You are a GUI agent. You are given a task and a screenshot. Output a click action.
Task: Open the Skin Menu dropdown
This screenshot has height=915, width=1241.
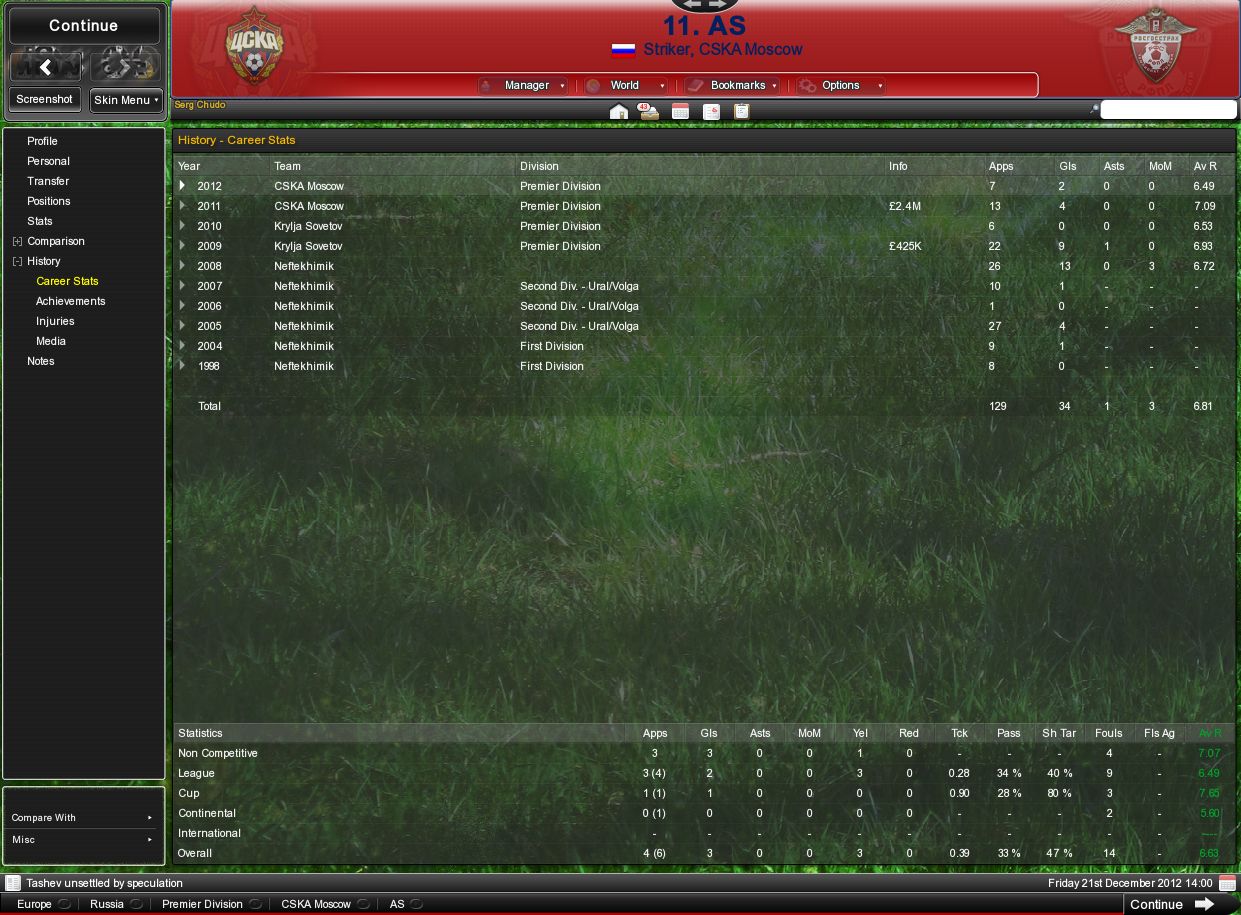[x=126, y=100]
